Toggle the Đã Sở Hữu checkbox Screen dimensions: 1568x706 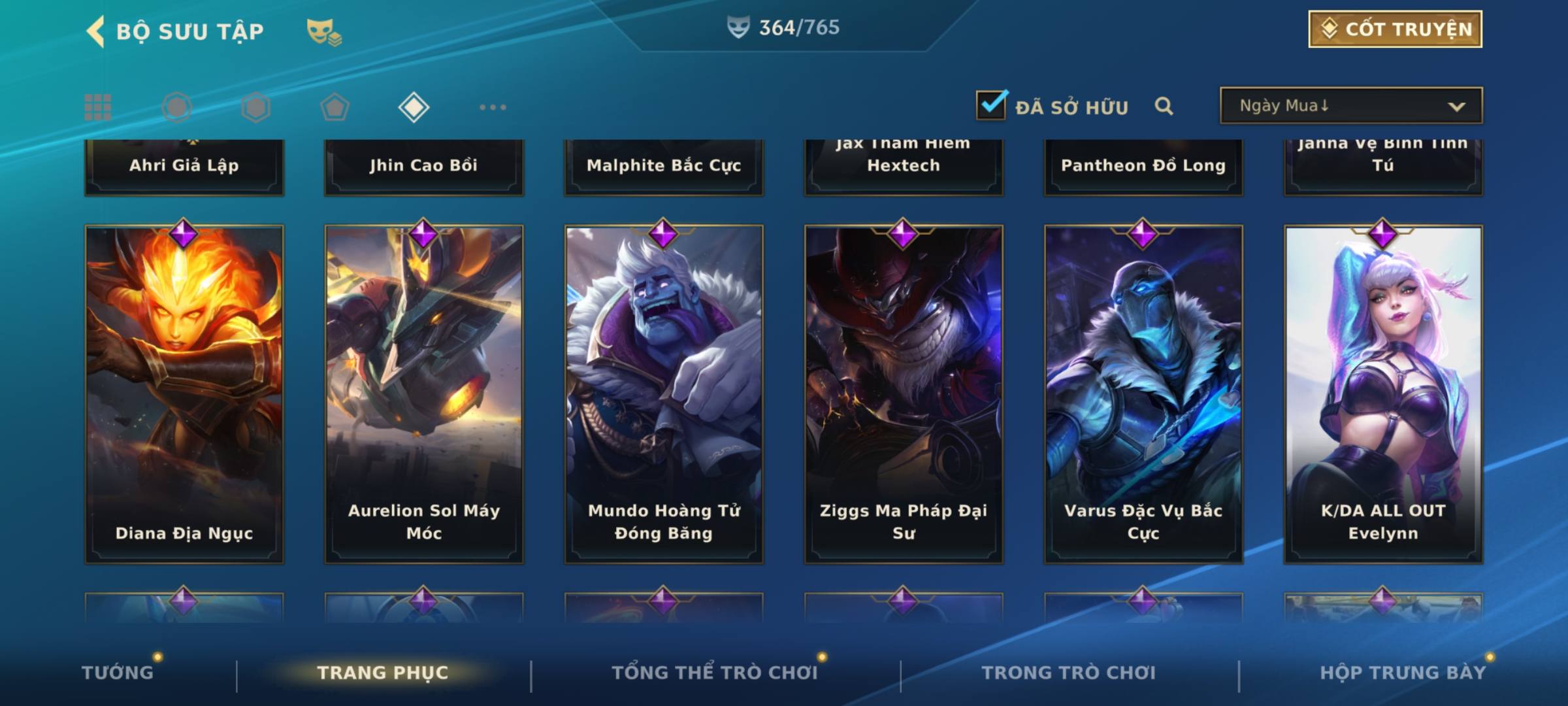pyautogui.click(x=991, y=105)
